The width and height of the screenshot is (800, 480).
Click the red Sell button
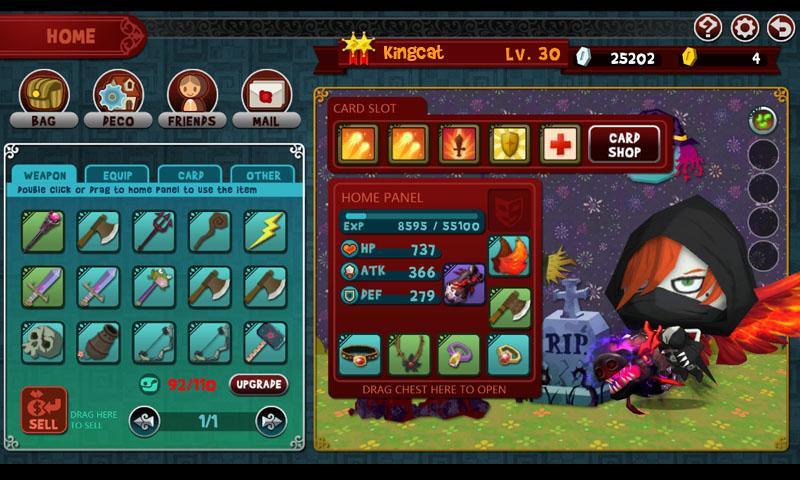[44, 410]
